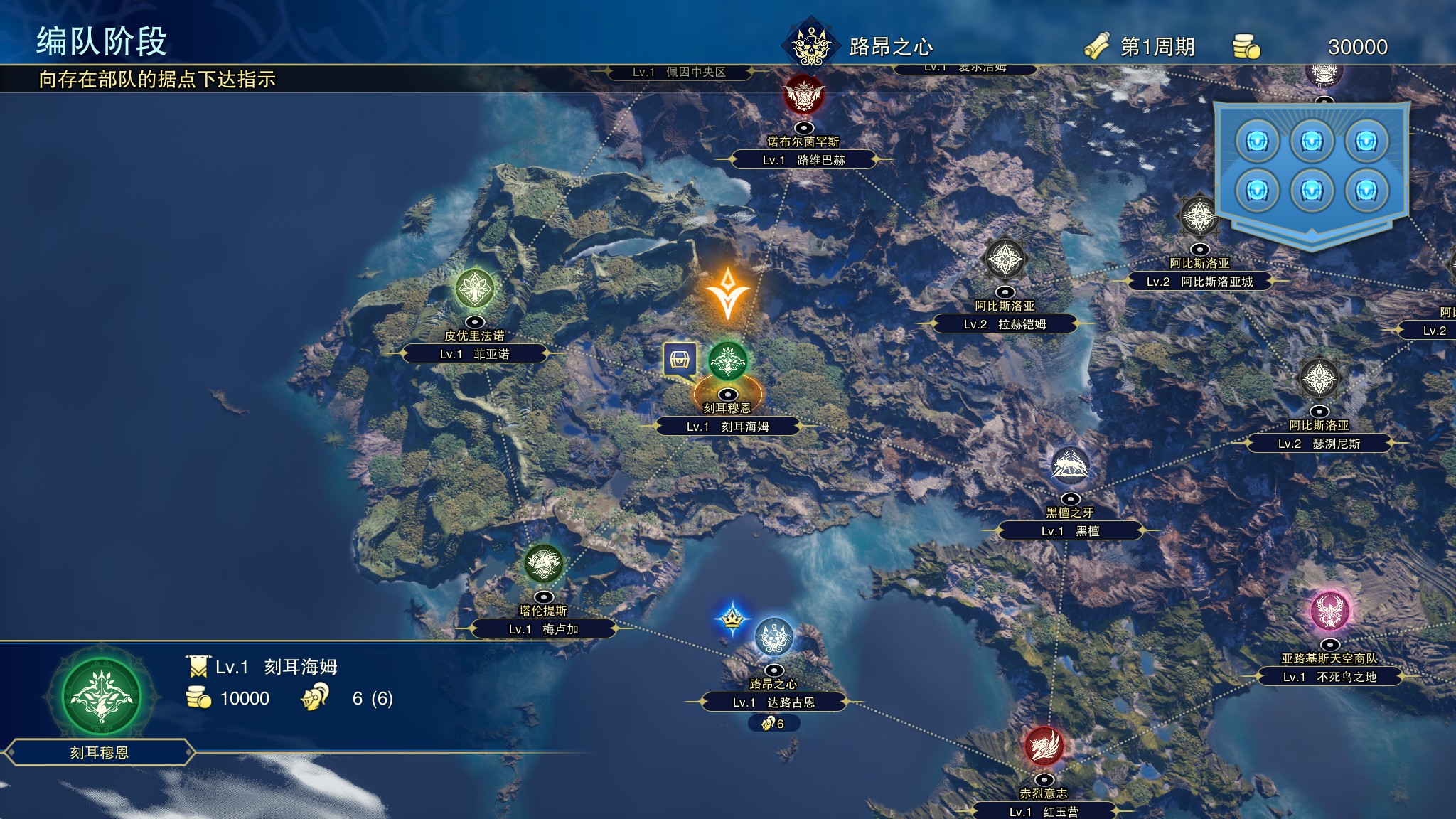Click the 诺布尔茵罕斯 red faction emblem

pyautogui.click(x=803, y=95)
